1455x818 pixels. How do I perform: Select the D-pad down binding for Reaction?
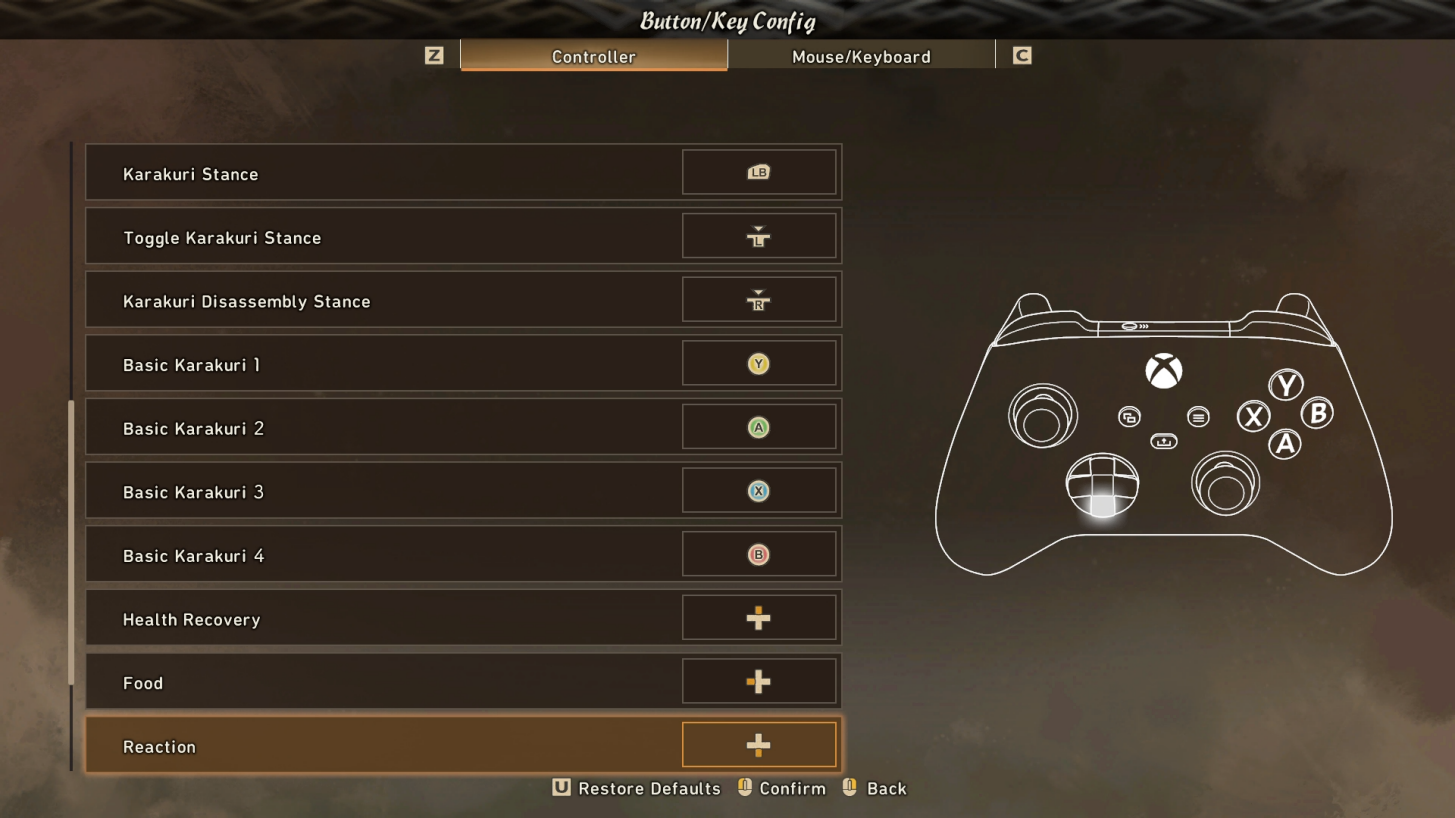point(758,744)
